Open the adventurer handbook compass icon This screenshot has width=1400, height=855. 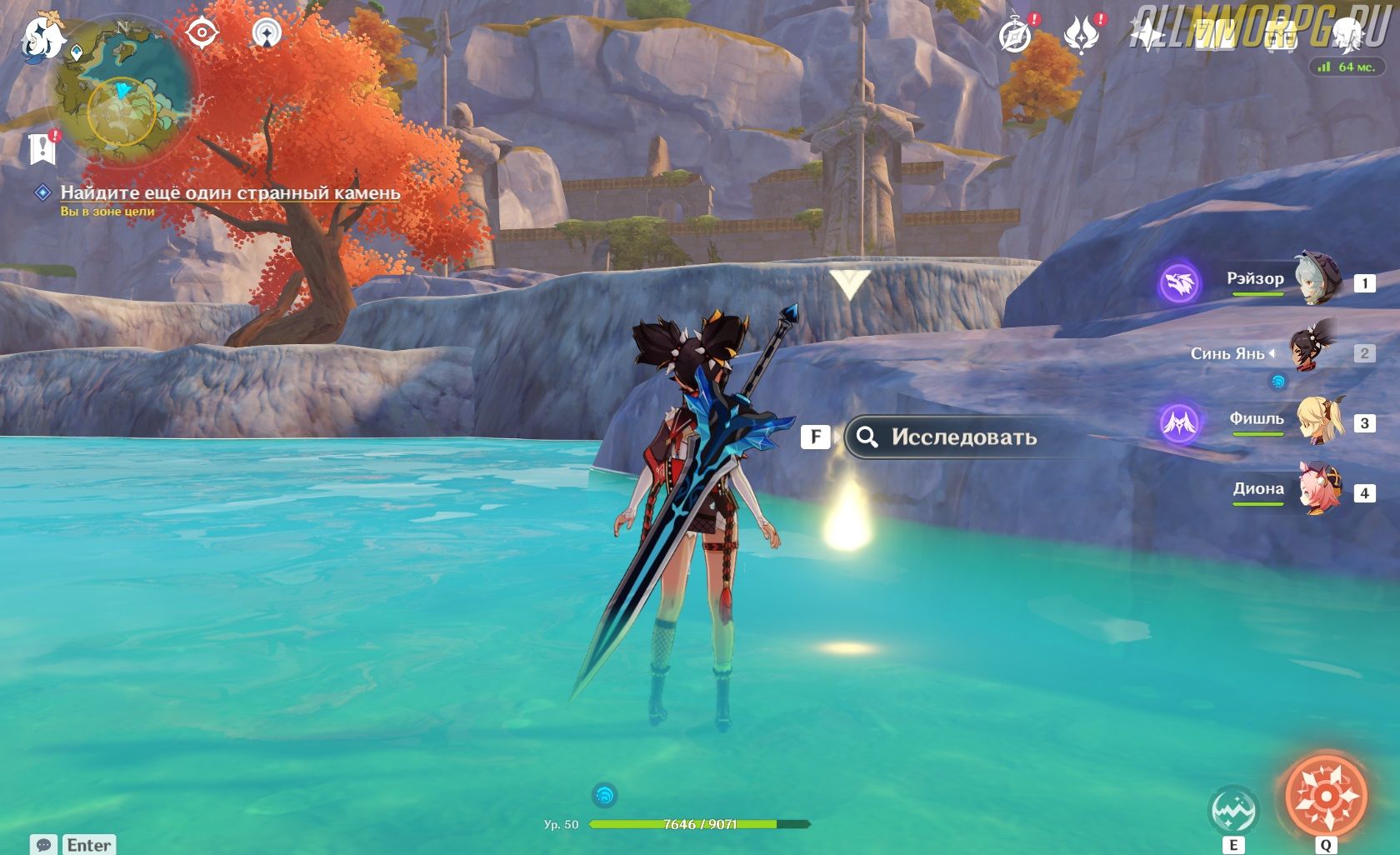[x=1016, y=36]
